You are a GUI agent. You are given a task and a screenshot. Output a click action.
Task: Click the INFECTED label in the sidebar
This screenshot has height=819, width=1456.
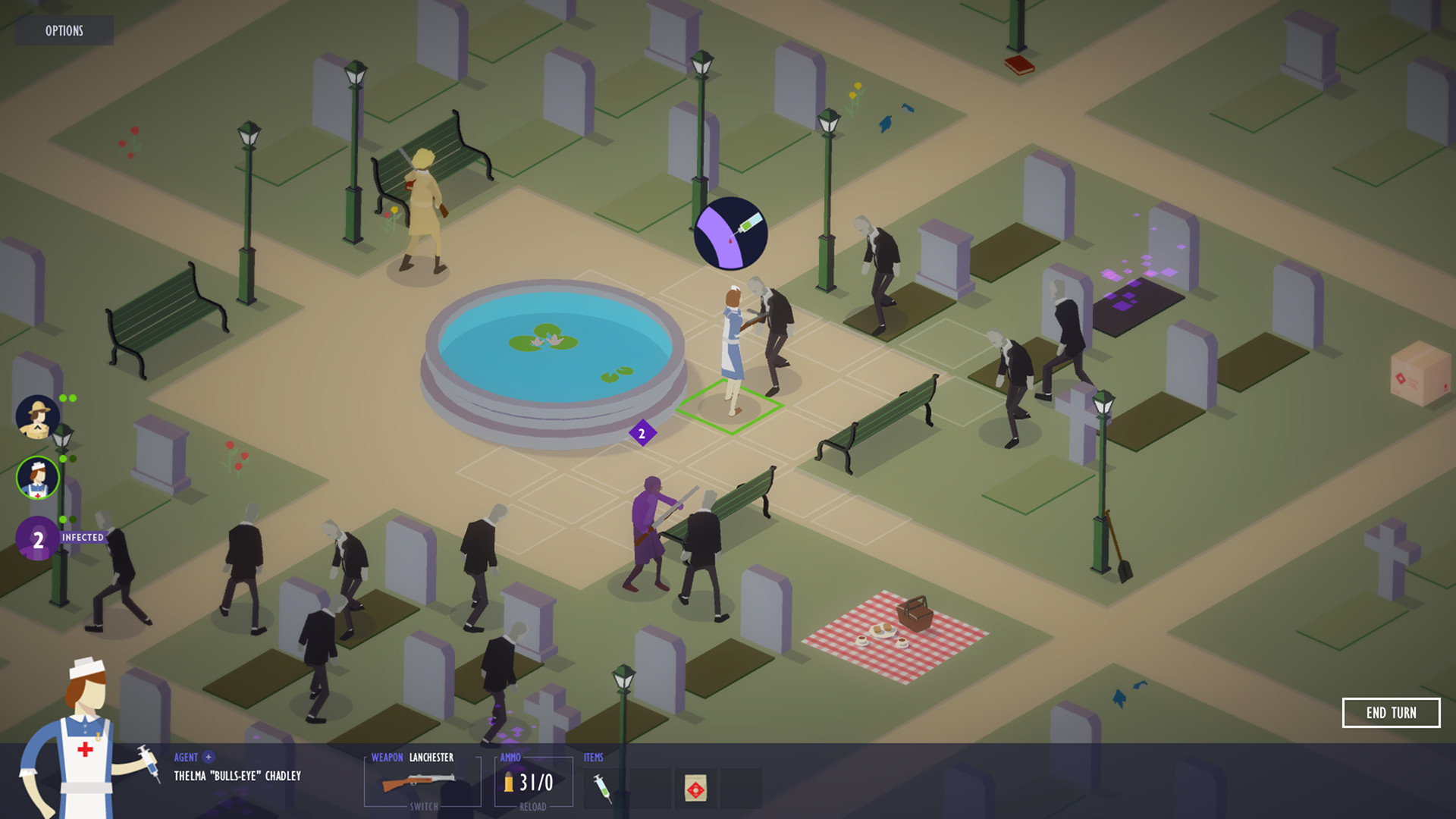(x=83, y=537)
